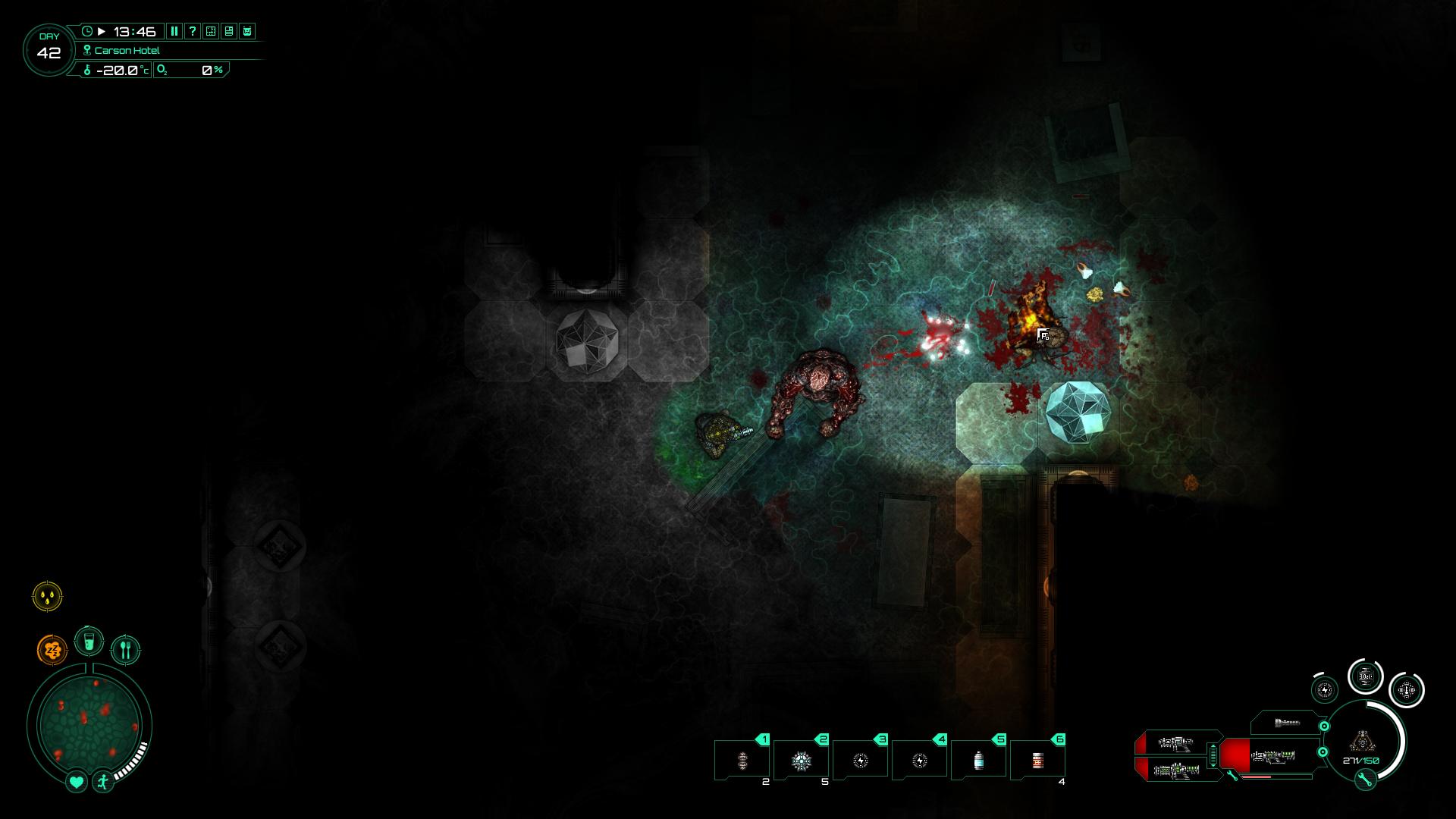Open the journal/log icon in the top bar
Screen dimensions: 1456x819
coord(230,31)
